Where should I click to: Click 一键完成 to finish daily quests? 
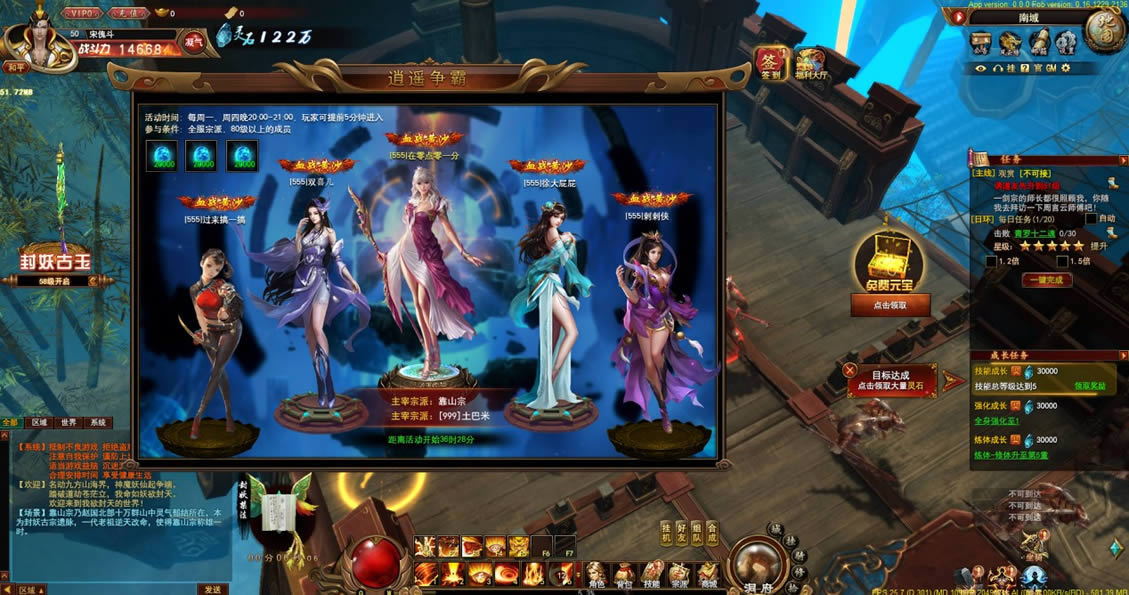point(1048,280)
